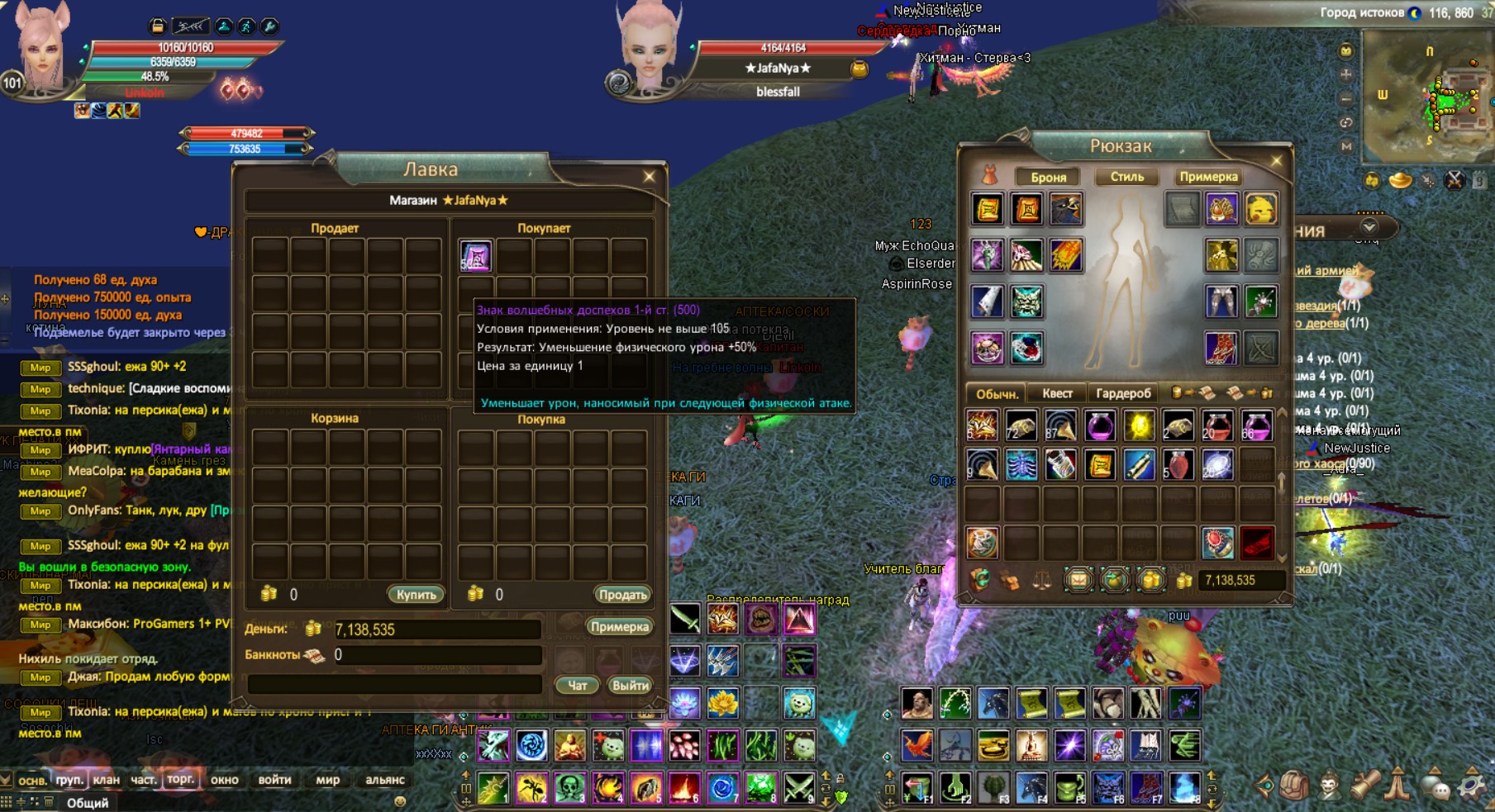The image size is (1495, 812).
Task: Click the gold-to-banknote conversion icon
Action: (1192, 392)
